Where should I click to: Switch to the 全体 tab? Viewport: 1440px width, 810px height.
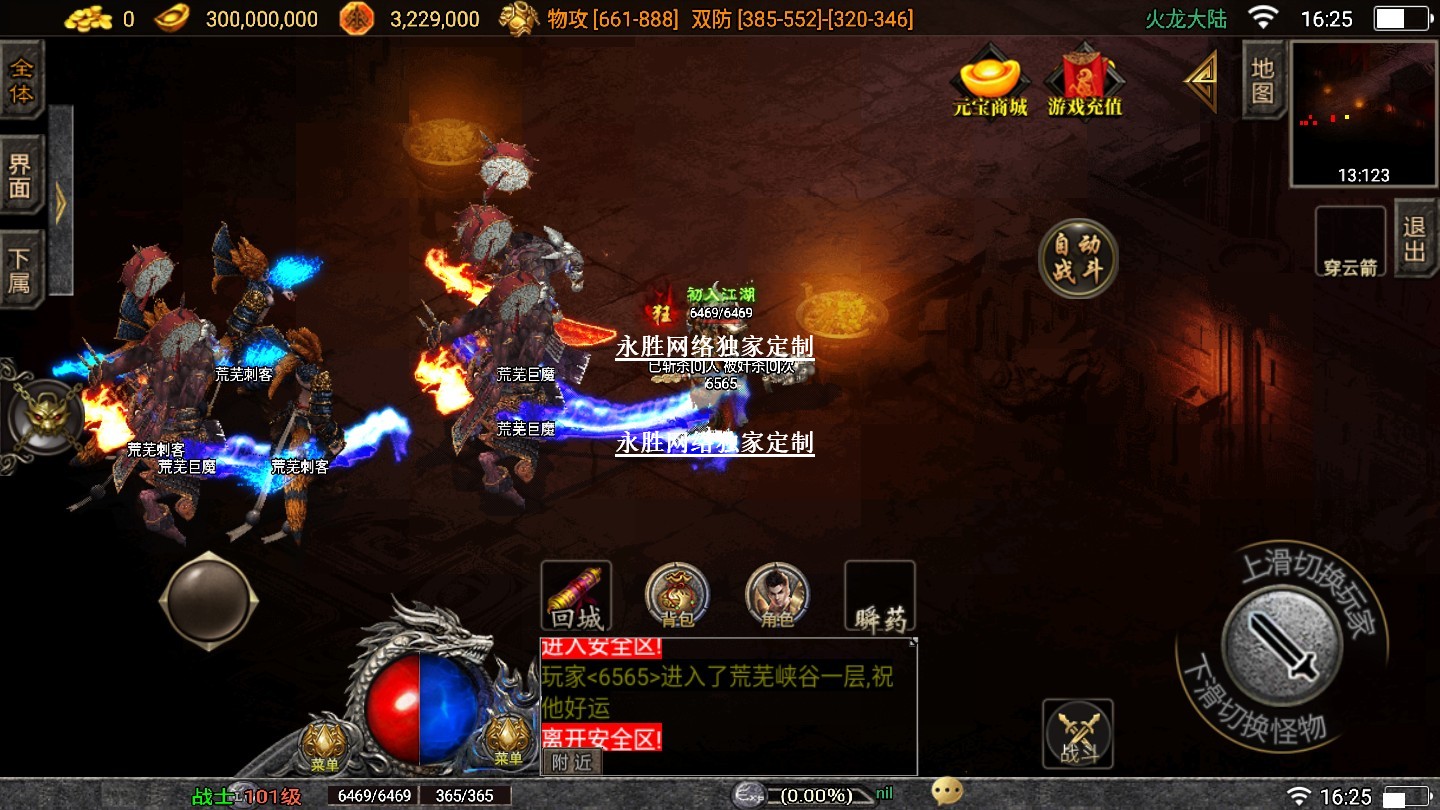[x=21, y=82]
